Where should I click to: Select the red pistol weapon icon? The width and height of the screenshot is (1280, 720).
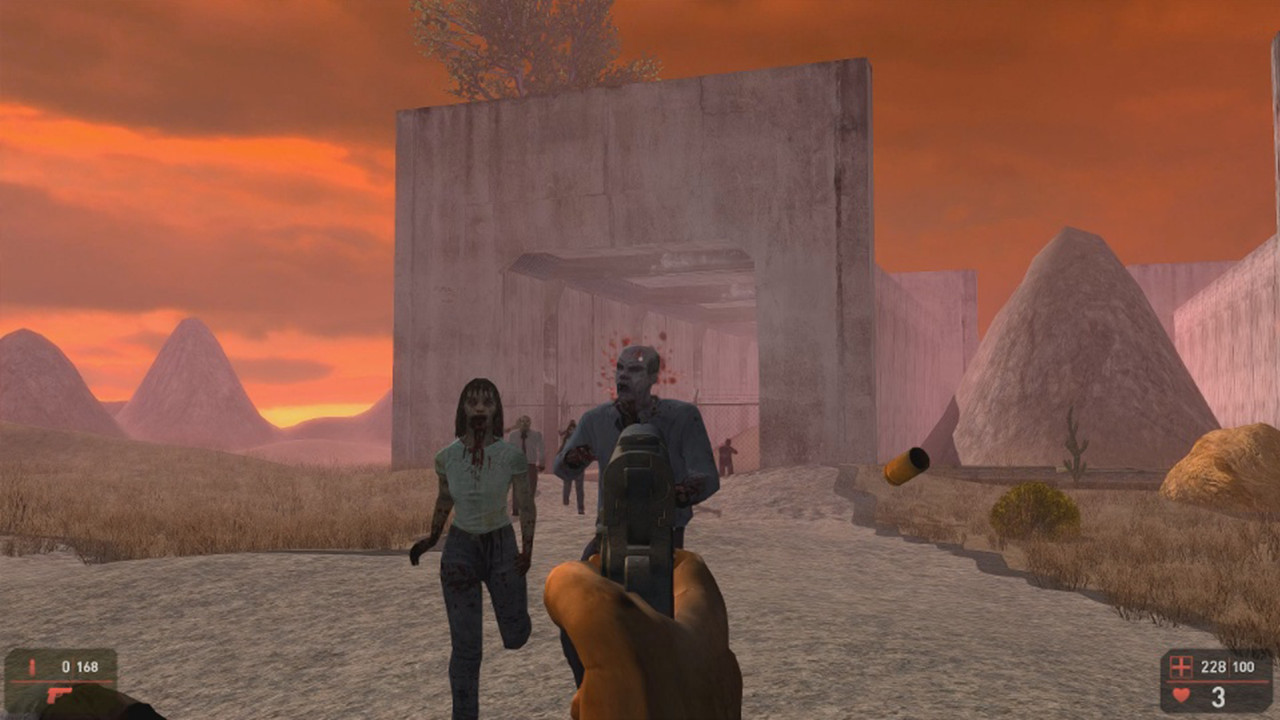[x=59, y=696]
